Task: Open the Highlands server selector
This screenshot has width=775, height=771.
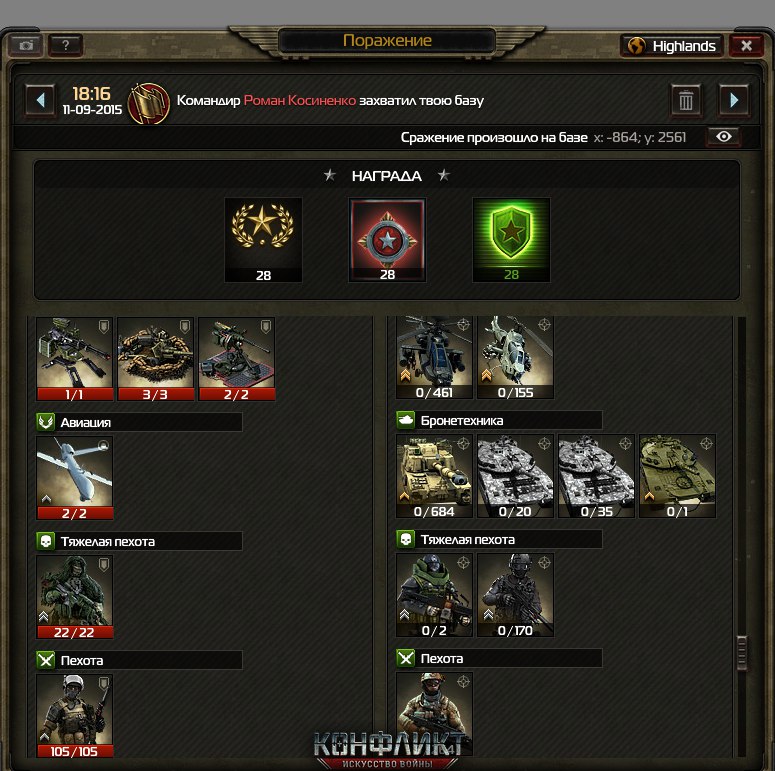Action: 672,46
